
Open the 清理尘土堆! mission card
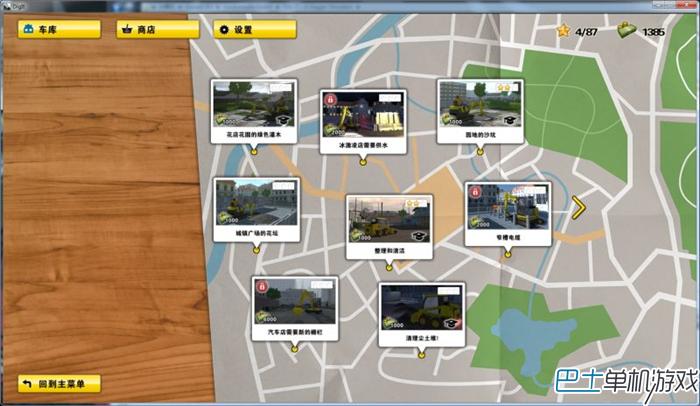point(420,314)
